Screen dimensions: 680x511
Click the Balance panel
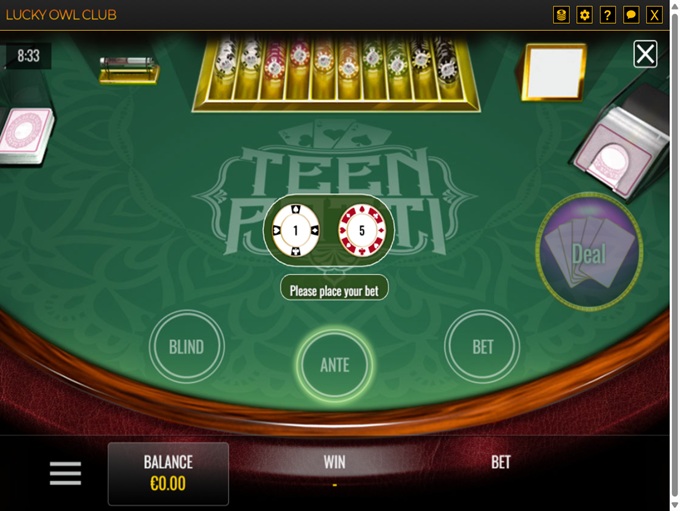[168, 473]
